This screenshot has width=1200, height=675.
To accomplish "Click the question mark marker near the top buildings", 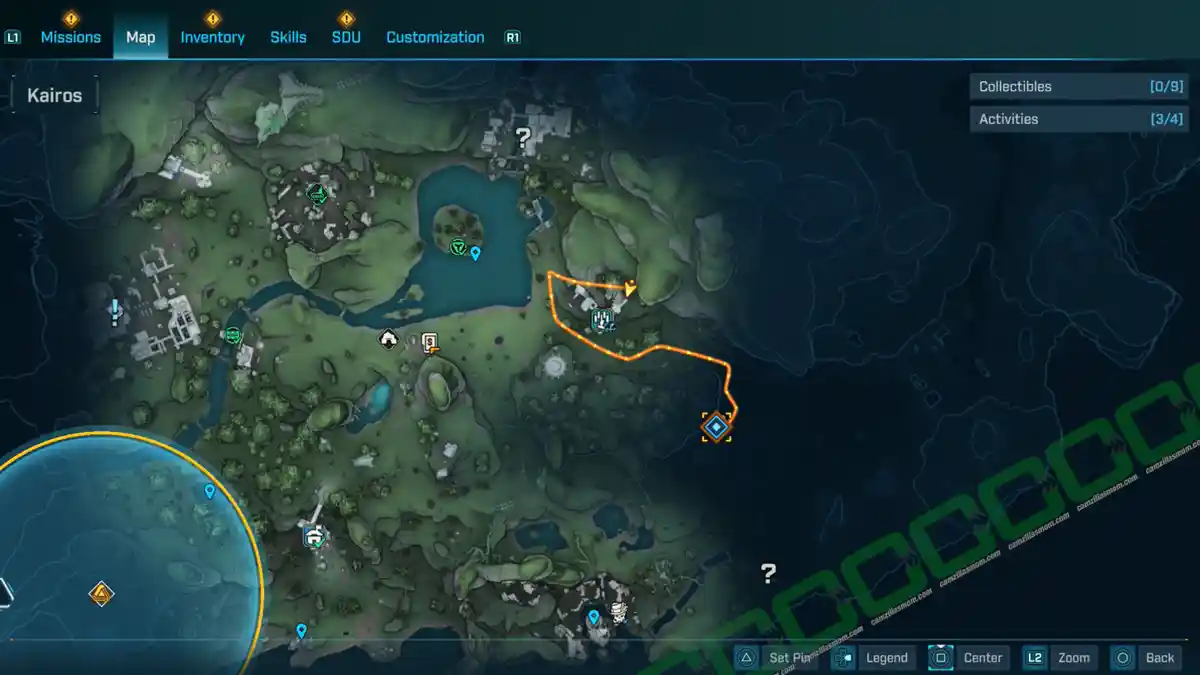I will coord(522,138).
